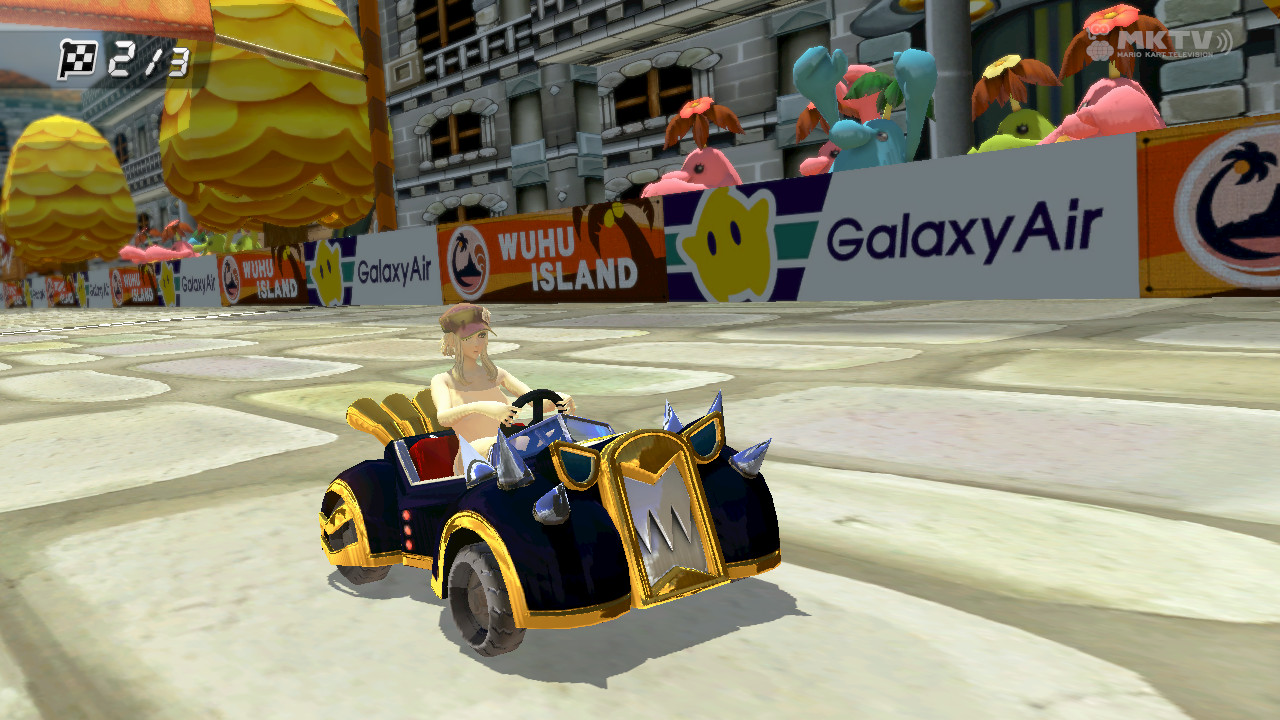Click the speaker sound waves beside MKTV
The height and width of the screenshot is (720, 1280).
[x=1225, y=40]
